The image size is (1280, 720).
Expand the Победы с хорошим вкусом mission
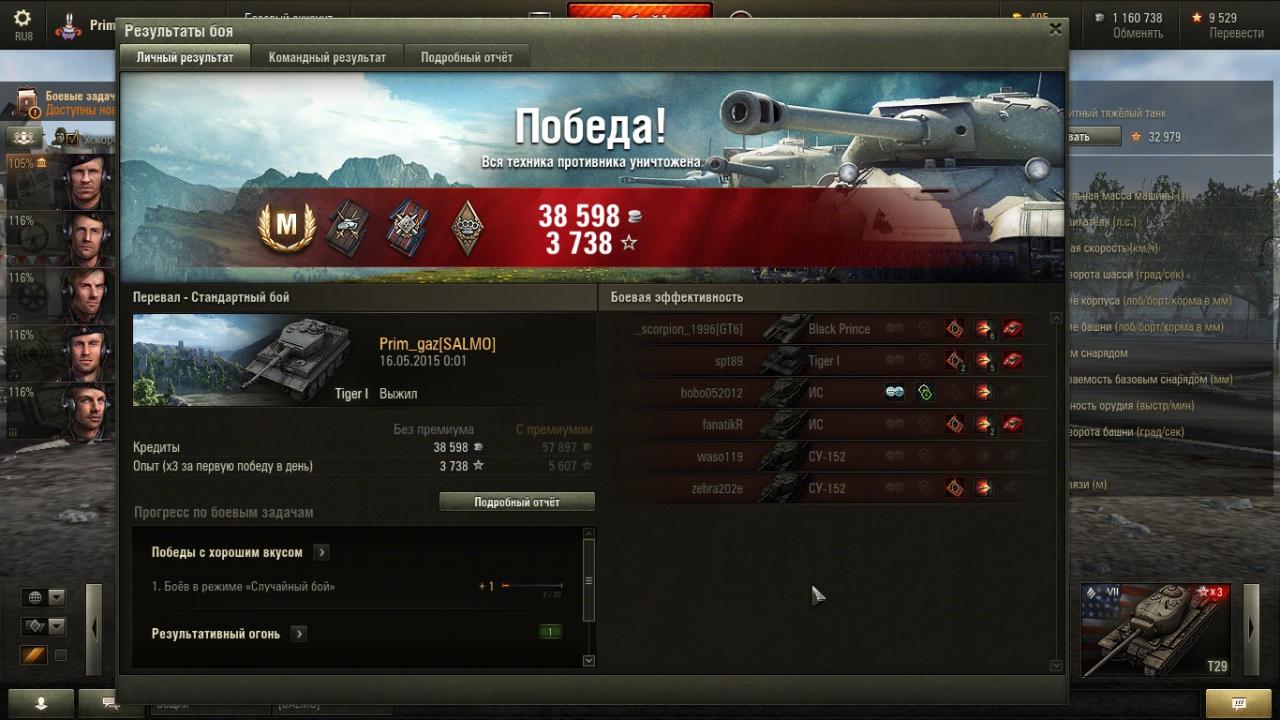(321, 552)
